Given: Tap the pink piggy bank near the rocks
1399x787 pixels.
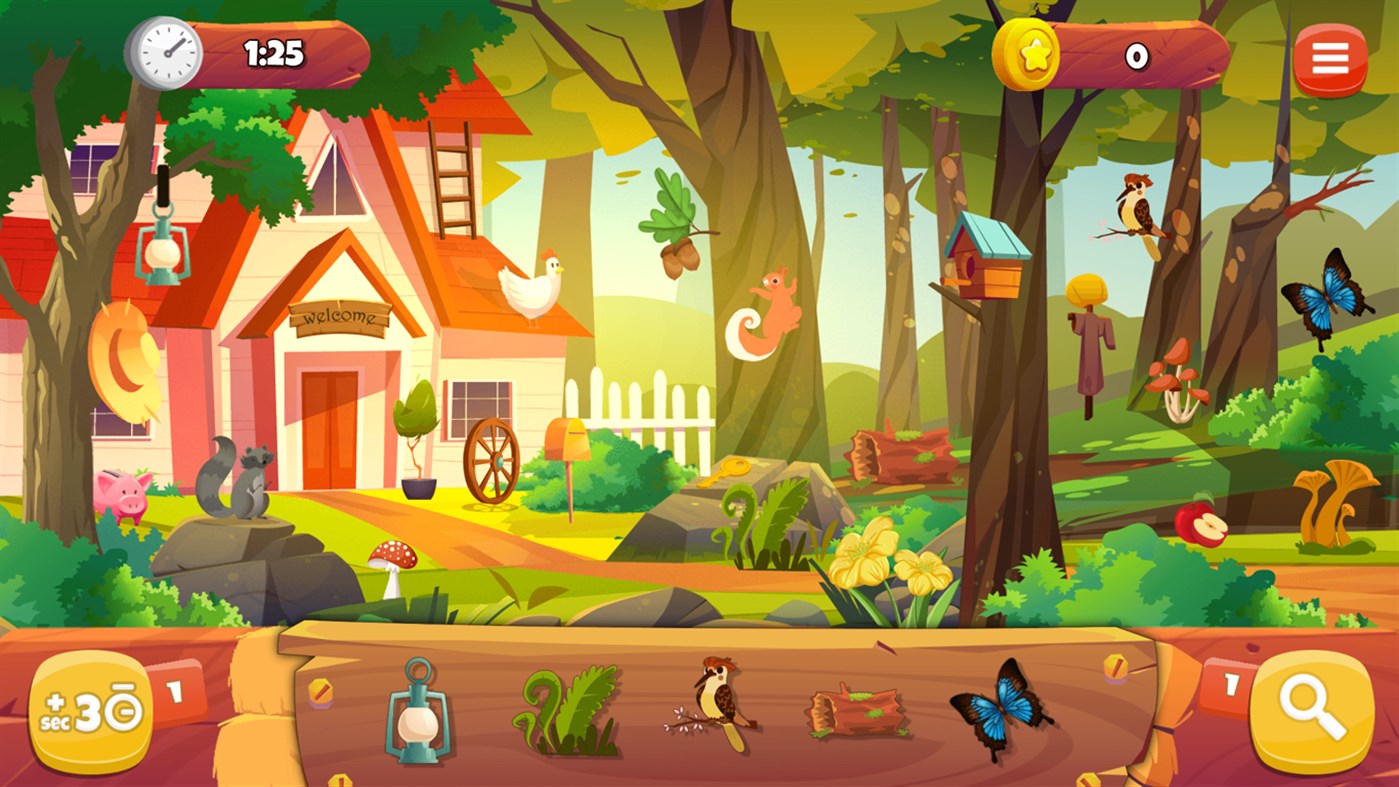Looking at the screenshot, I should (120, 494).
